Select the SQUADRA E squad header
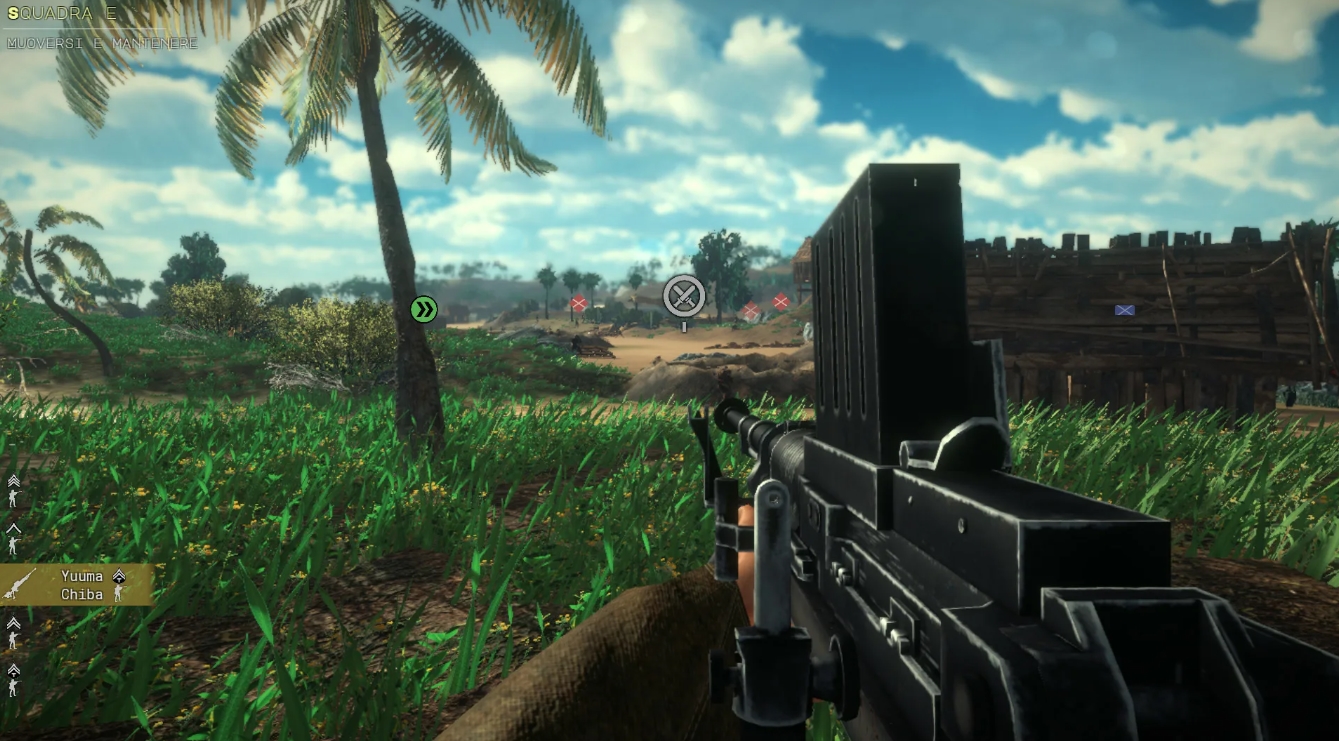This screenshot has height=741, width=1339. pyautogui.click(x=60, y=14)
